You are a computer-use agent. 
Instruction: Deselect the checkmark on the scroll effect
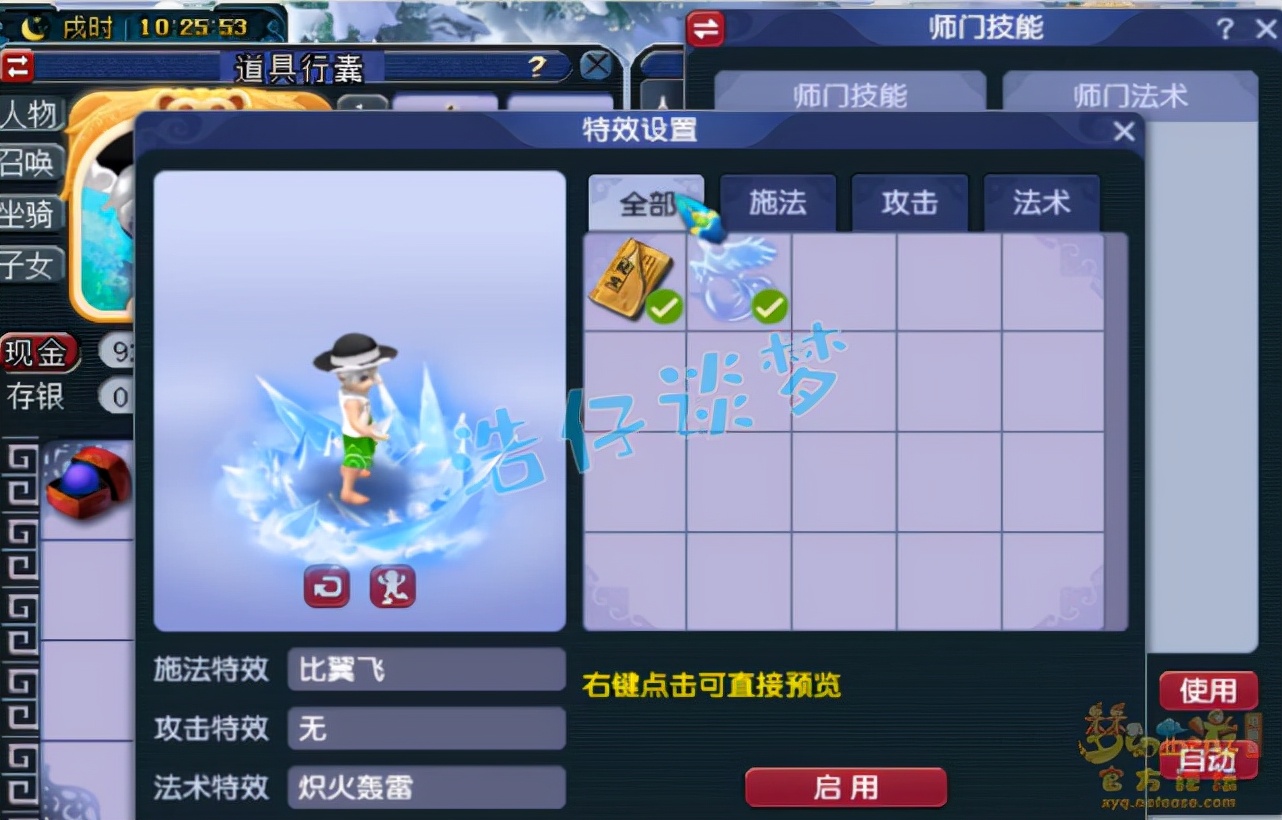pyautogui.click(x=663, y=308)
